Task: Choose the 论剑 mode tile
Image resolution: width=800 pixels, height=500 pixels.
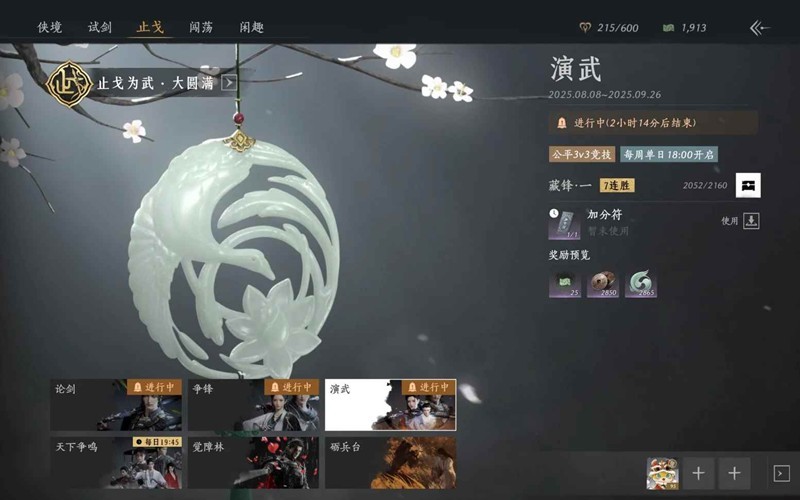Action: point(118,404)
